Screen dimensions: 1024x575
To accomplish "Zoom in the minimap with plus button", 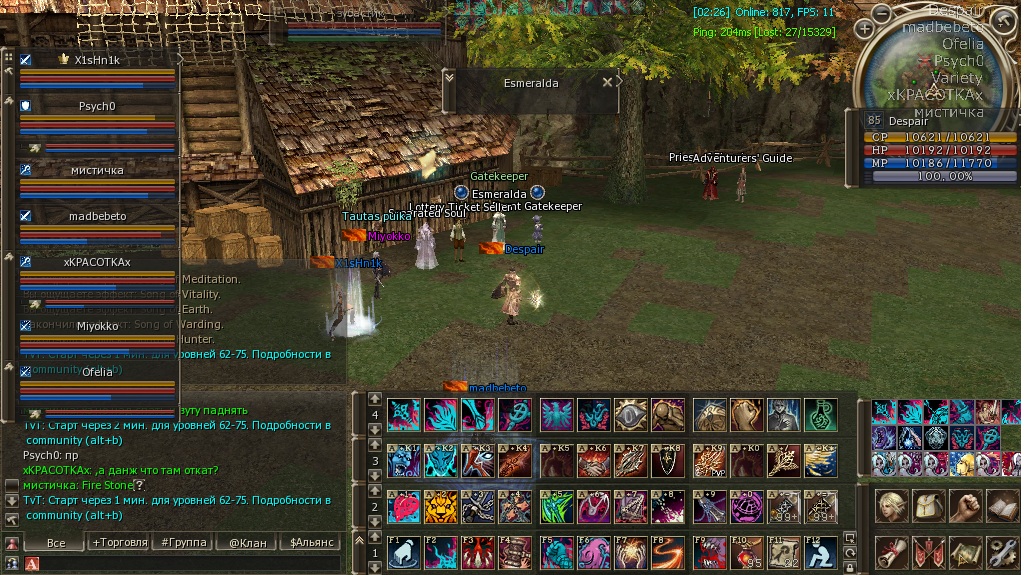I will 864,29.
